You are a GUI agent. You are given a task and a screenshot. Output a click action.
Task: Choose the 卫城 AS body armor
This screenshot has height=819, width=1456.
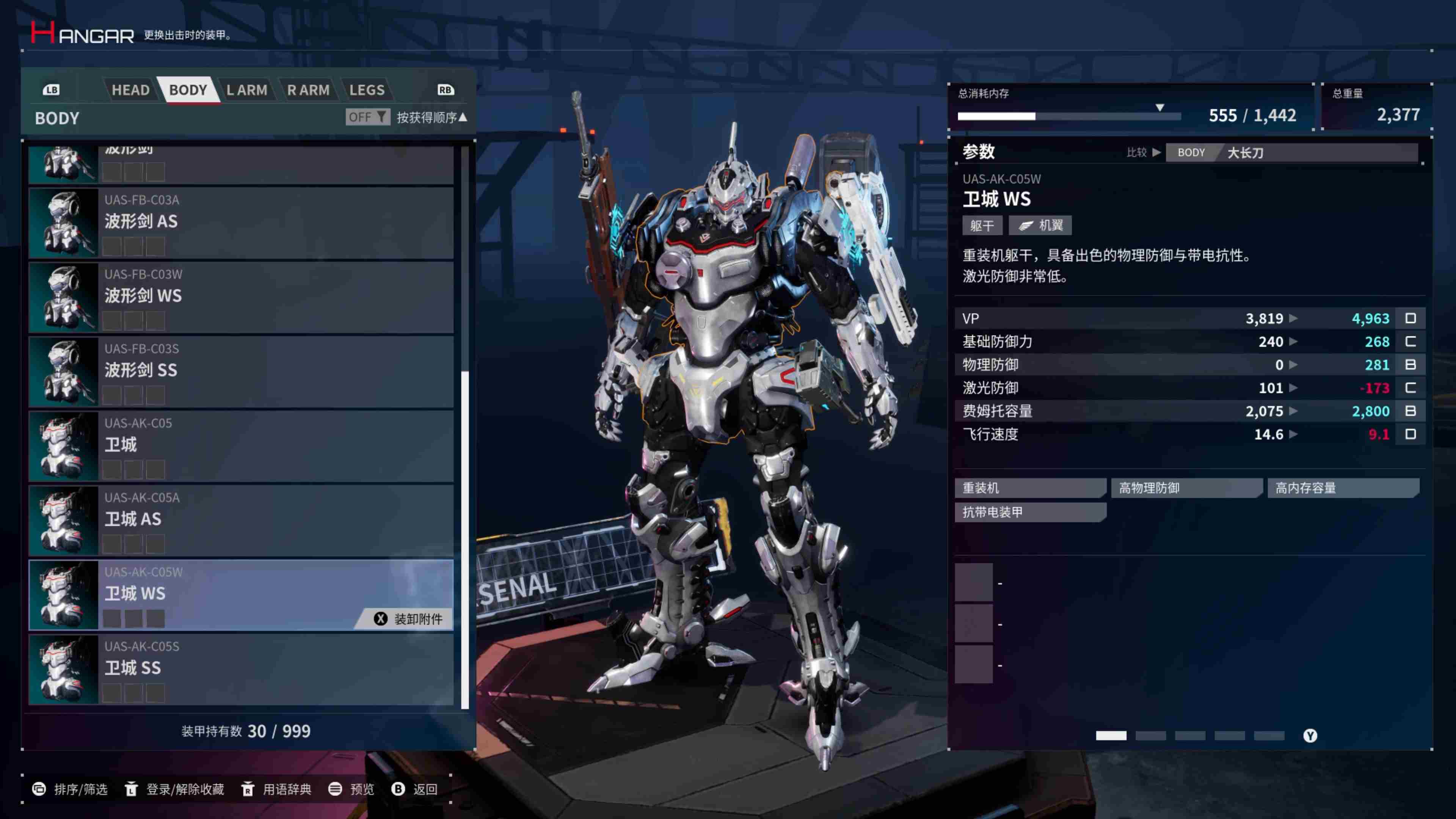(242, 521)
